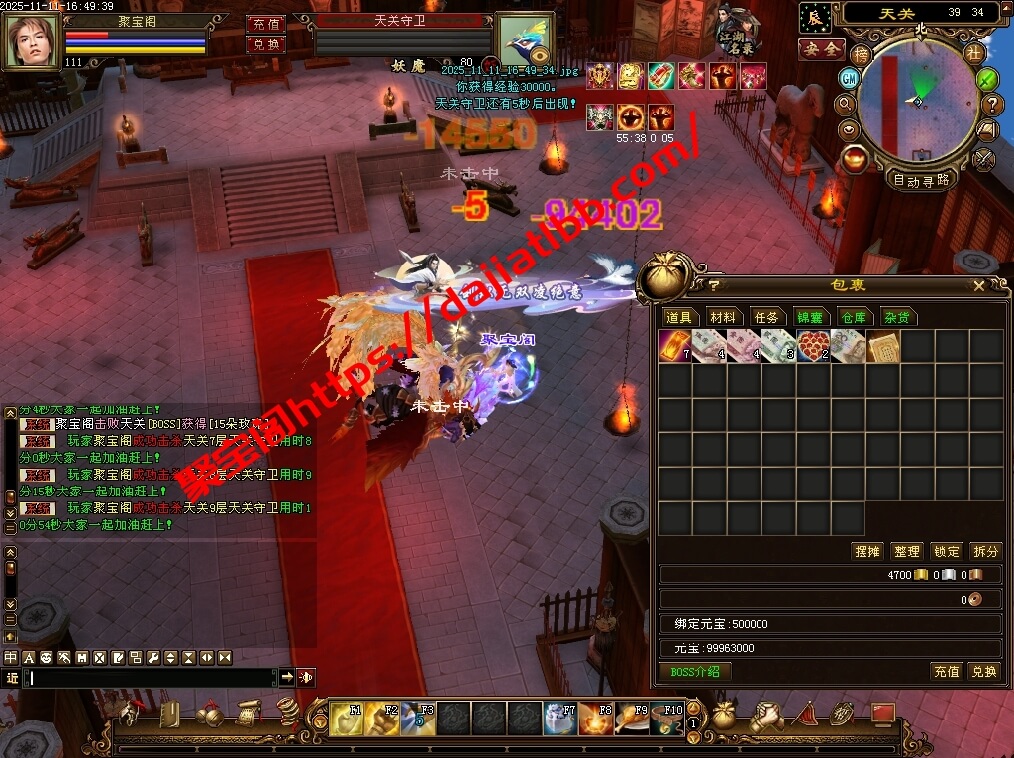
Task: Focus the chat input box
Action: 150,677
